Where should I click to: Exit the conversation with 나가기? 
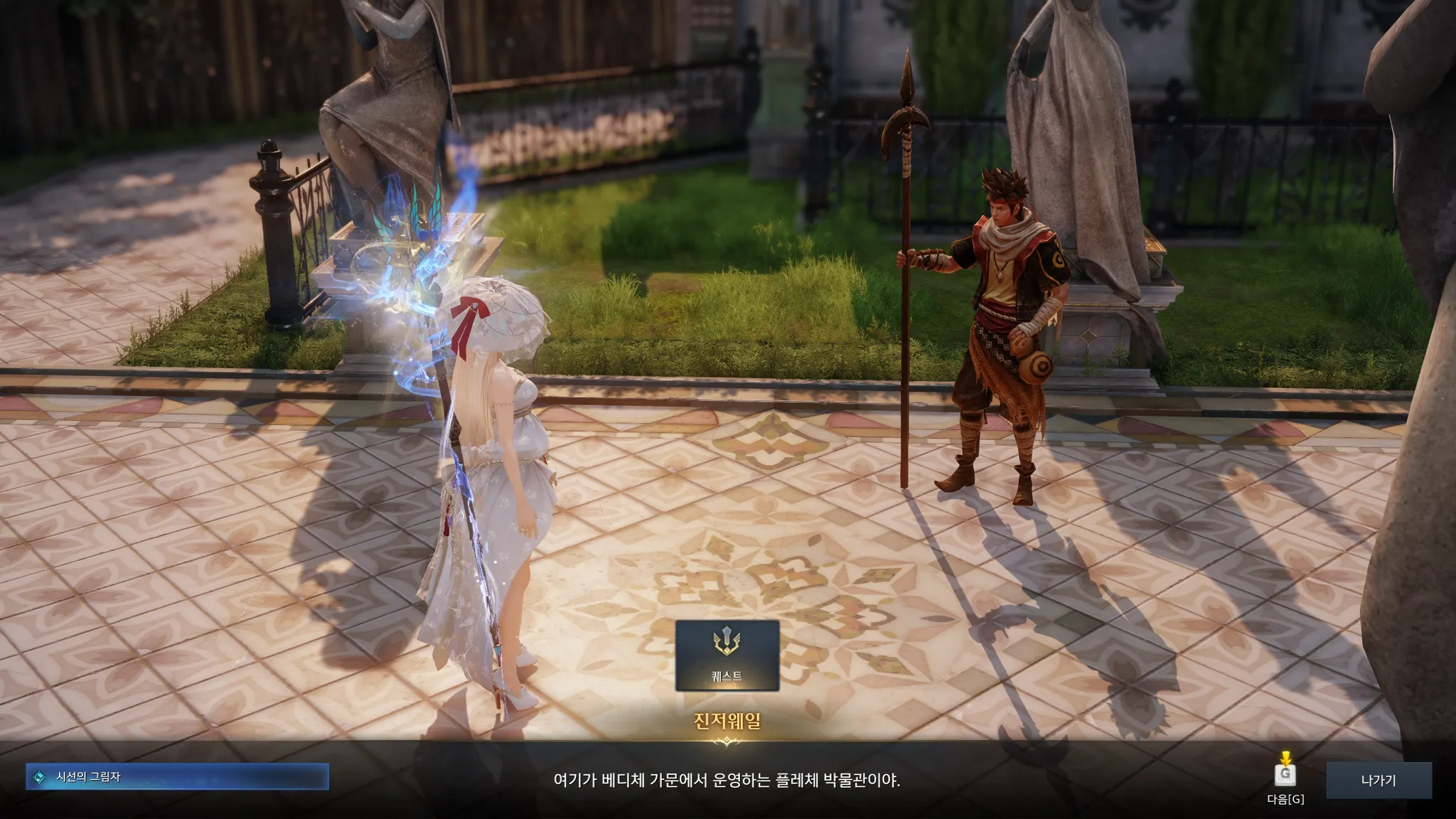(x=1378, y=780)
